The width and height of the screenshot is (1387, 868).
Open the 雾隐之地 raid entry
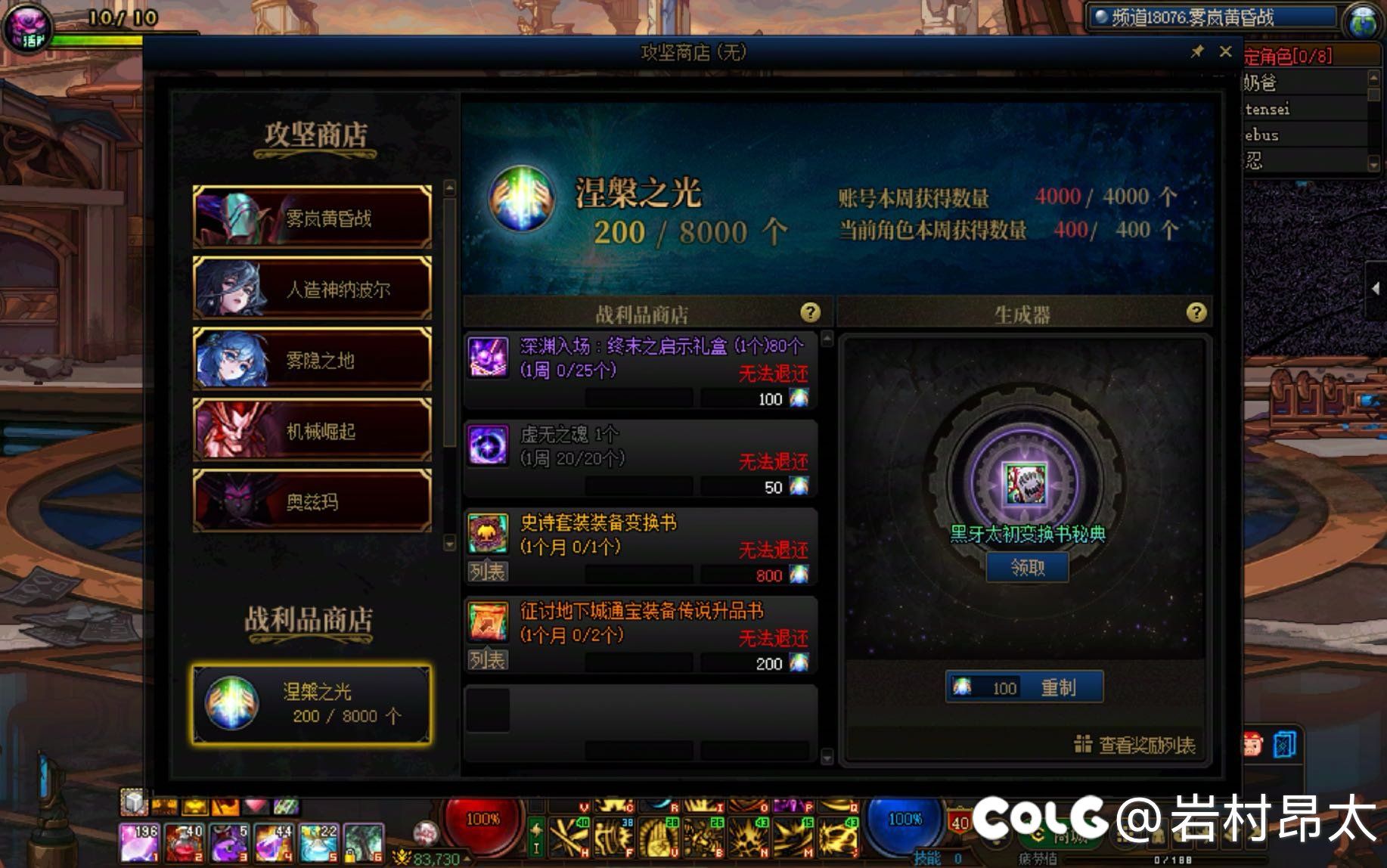(x=312, y=360)
